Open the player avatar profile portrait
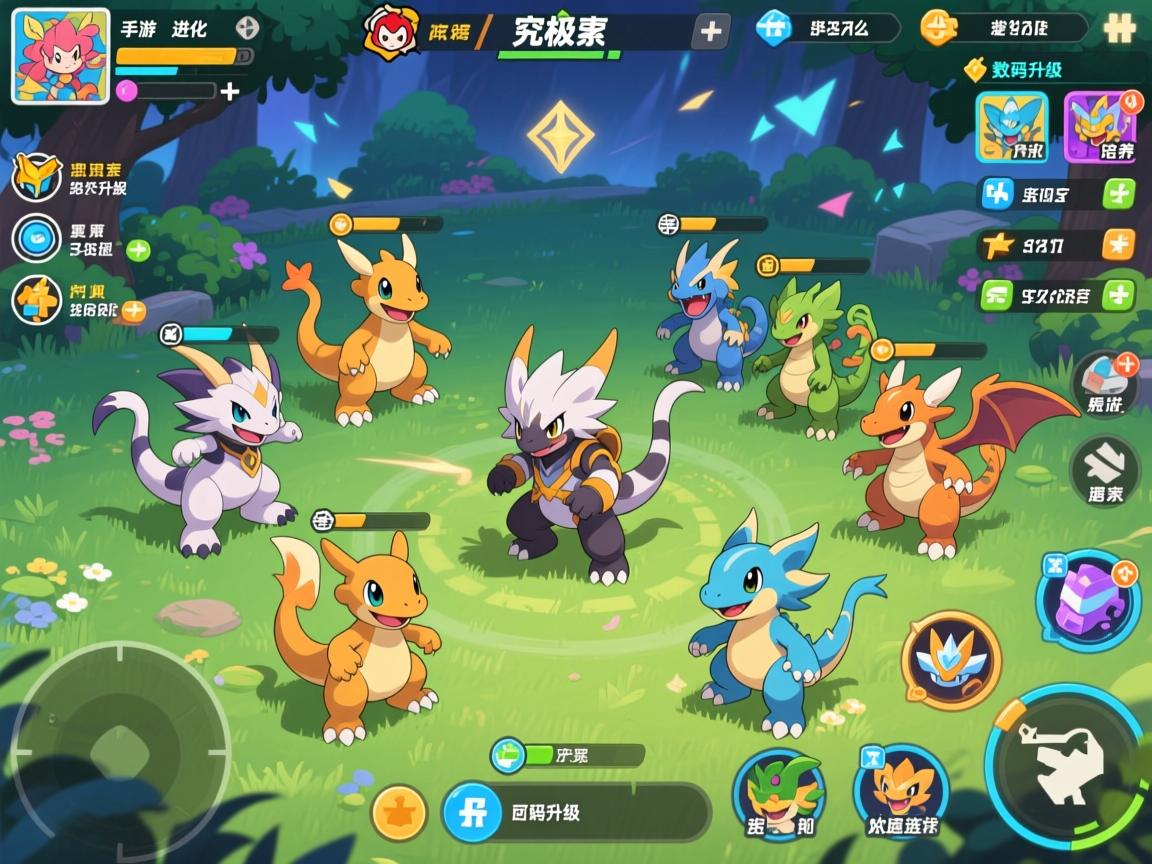 click(60, 57)
